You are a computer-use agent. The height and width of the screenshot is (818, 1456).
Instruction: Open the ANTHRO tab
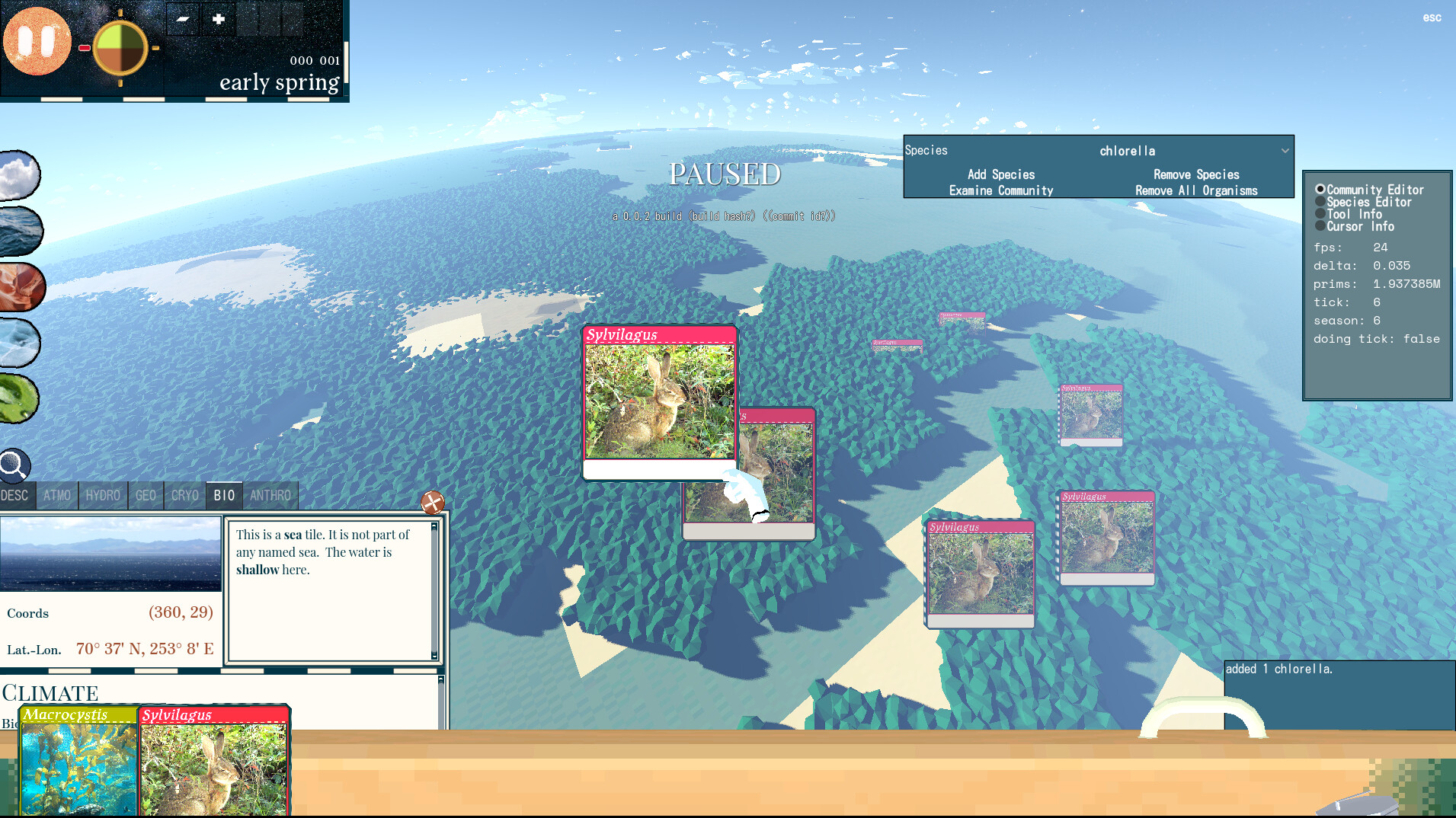click(x=270, y=495)
